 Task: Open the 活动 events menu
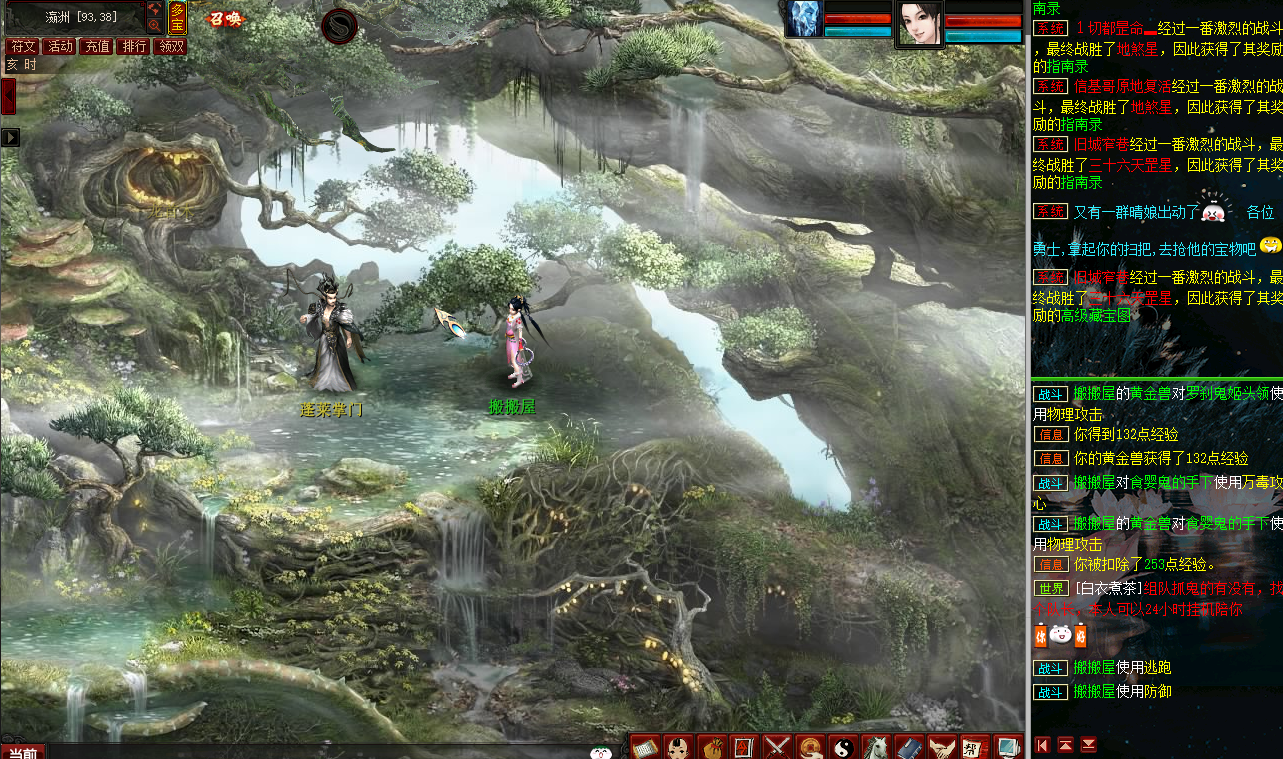click(59, 46)
